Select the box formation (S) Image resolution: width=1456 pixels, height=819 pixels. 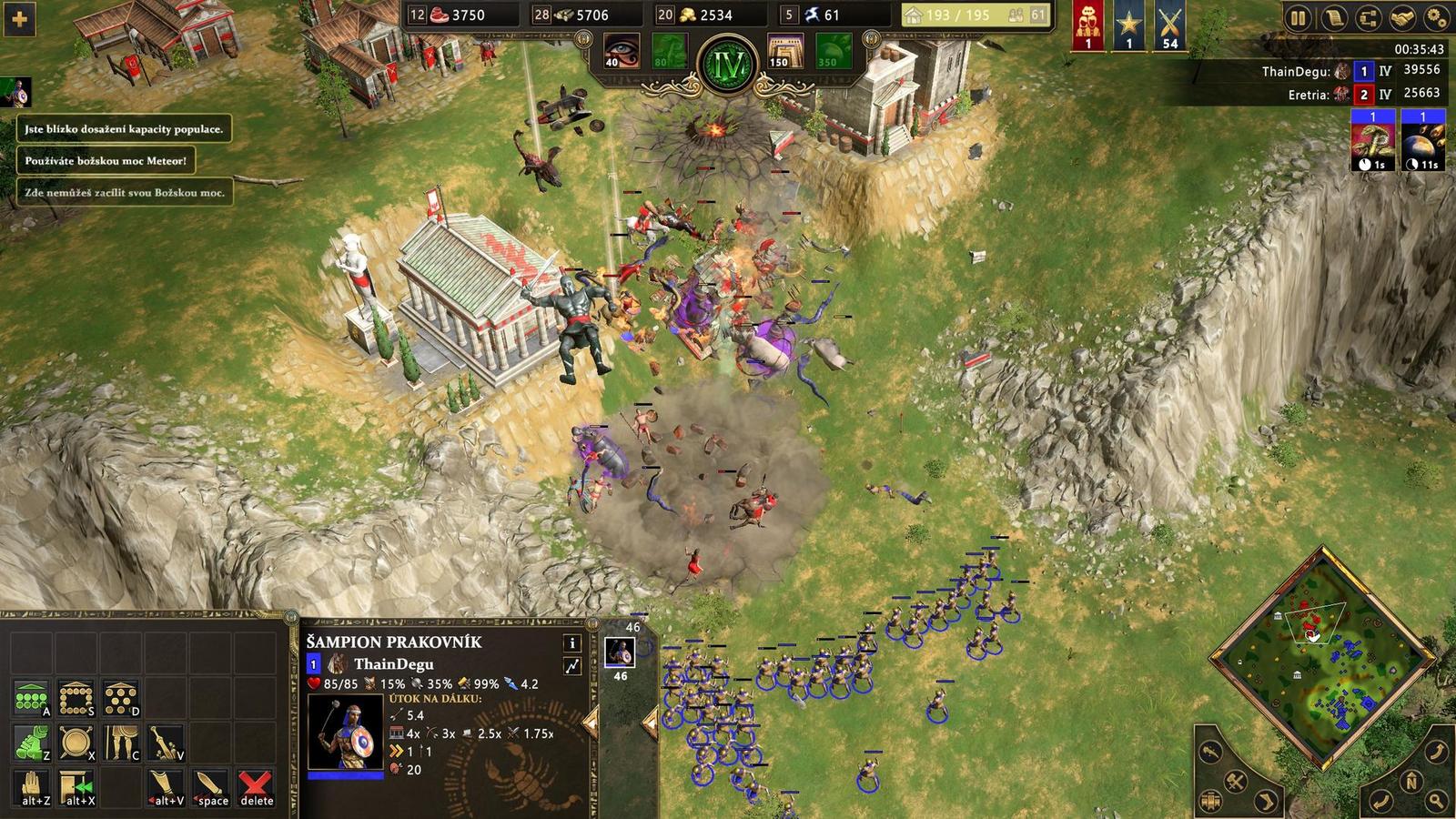[x=76, y=696]
